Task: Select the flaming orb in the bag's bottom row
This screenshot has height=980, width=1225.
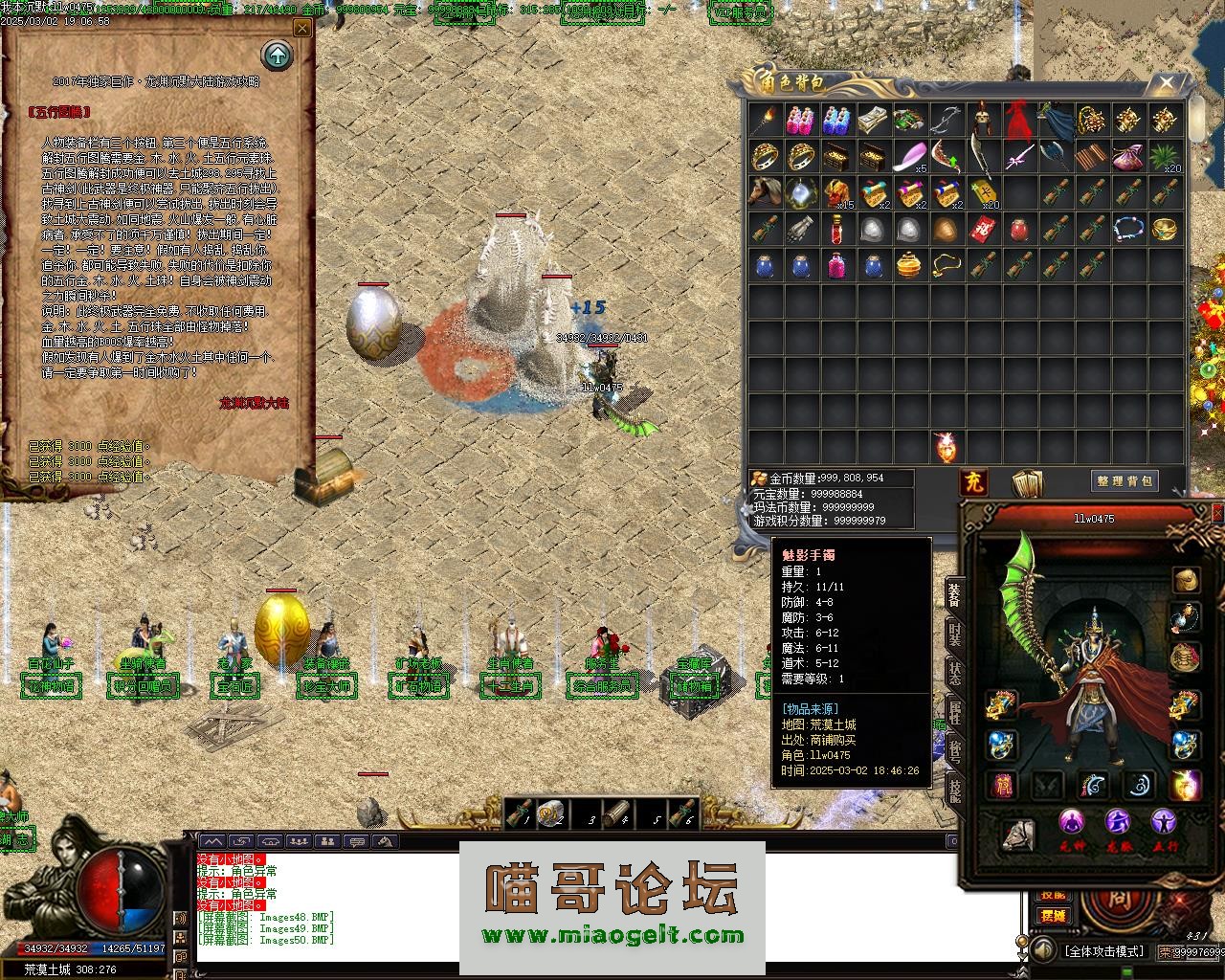Action: click(946, 446)
